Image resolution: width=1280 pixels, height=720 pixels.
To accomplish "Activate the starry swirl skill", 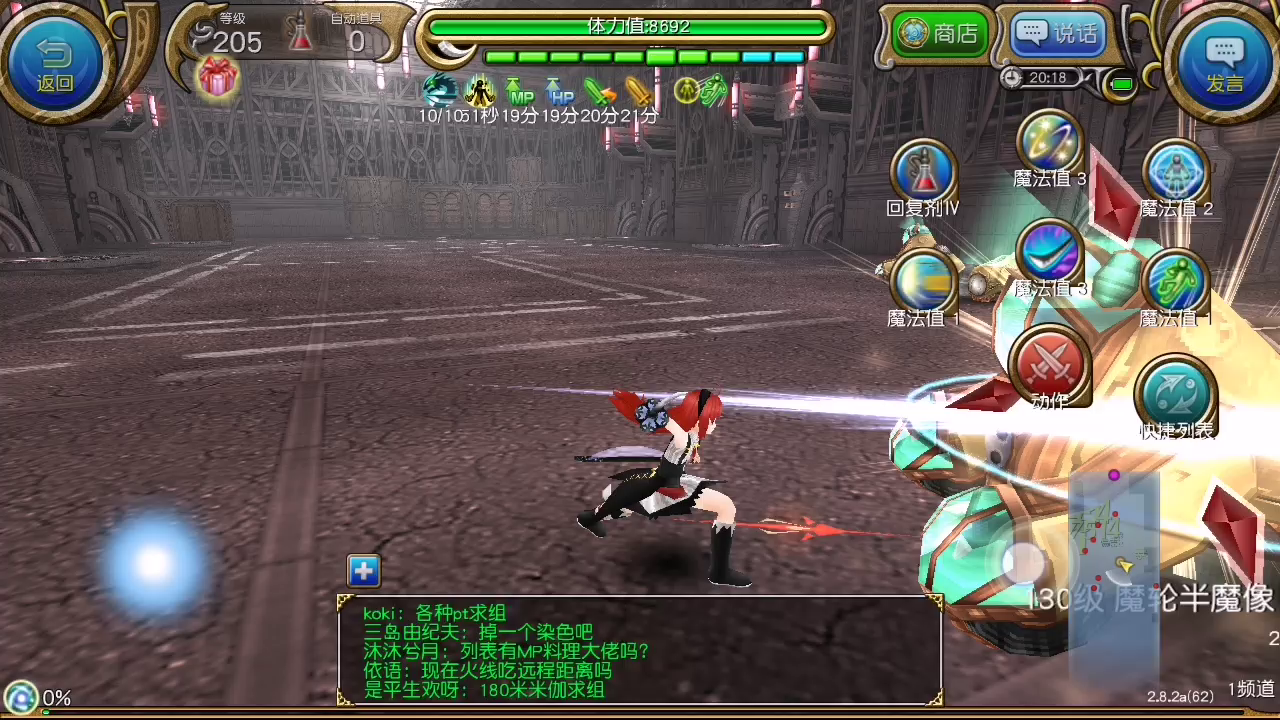I will 1049,144.
